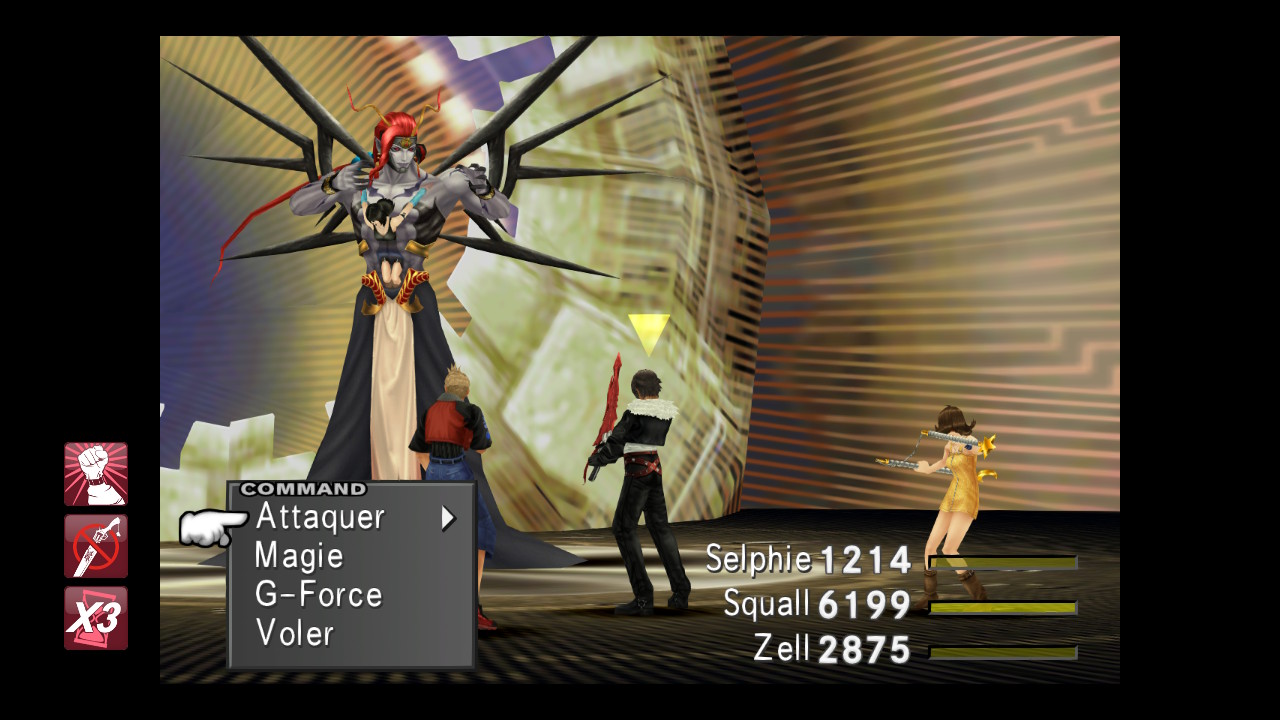Toggle the crossed-out sword no-encounters icon
This screenshot has width=1280, height=720.
point(96,546)
